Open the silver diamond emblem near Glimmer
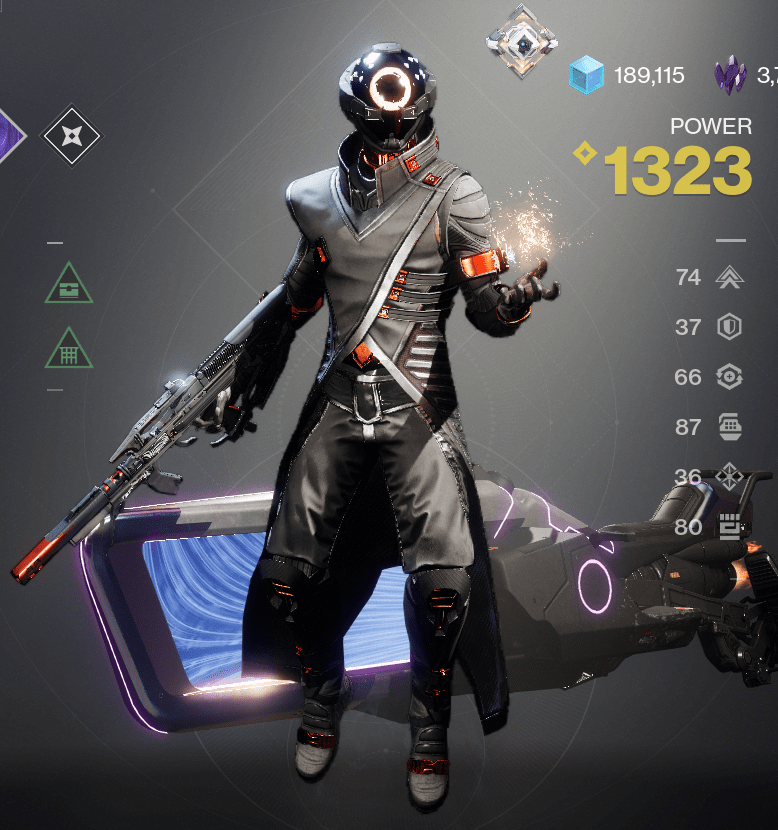The height and width of the screenshot is (830, 778). tap(522, 41)
